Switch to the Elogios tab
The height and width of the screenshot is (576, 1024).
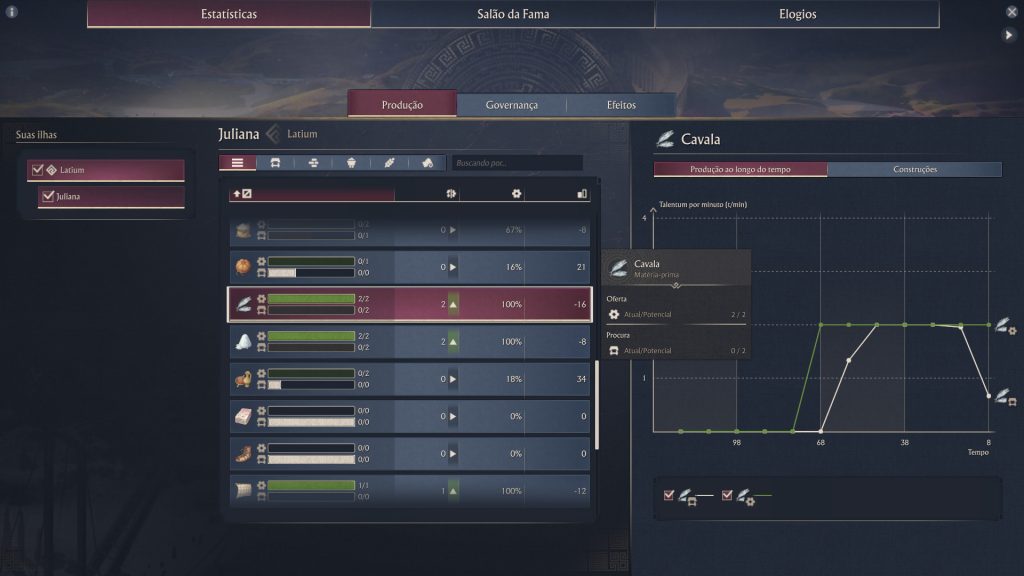point(797,14)
